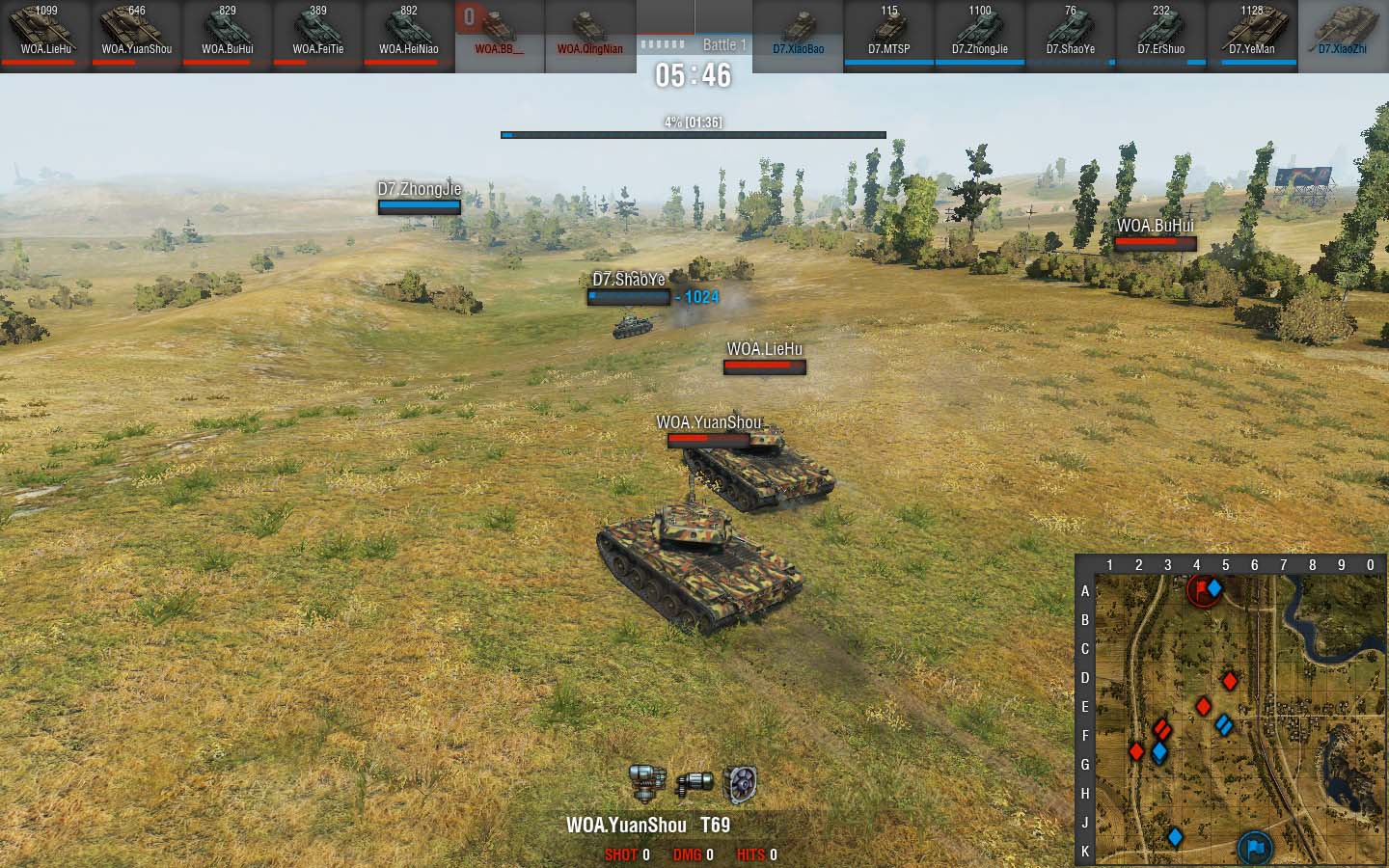
Task: Select WOA.LieHu's tank panel
Action: tap(45, 35)
